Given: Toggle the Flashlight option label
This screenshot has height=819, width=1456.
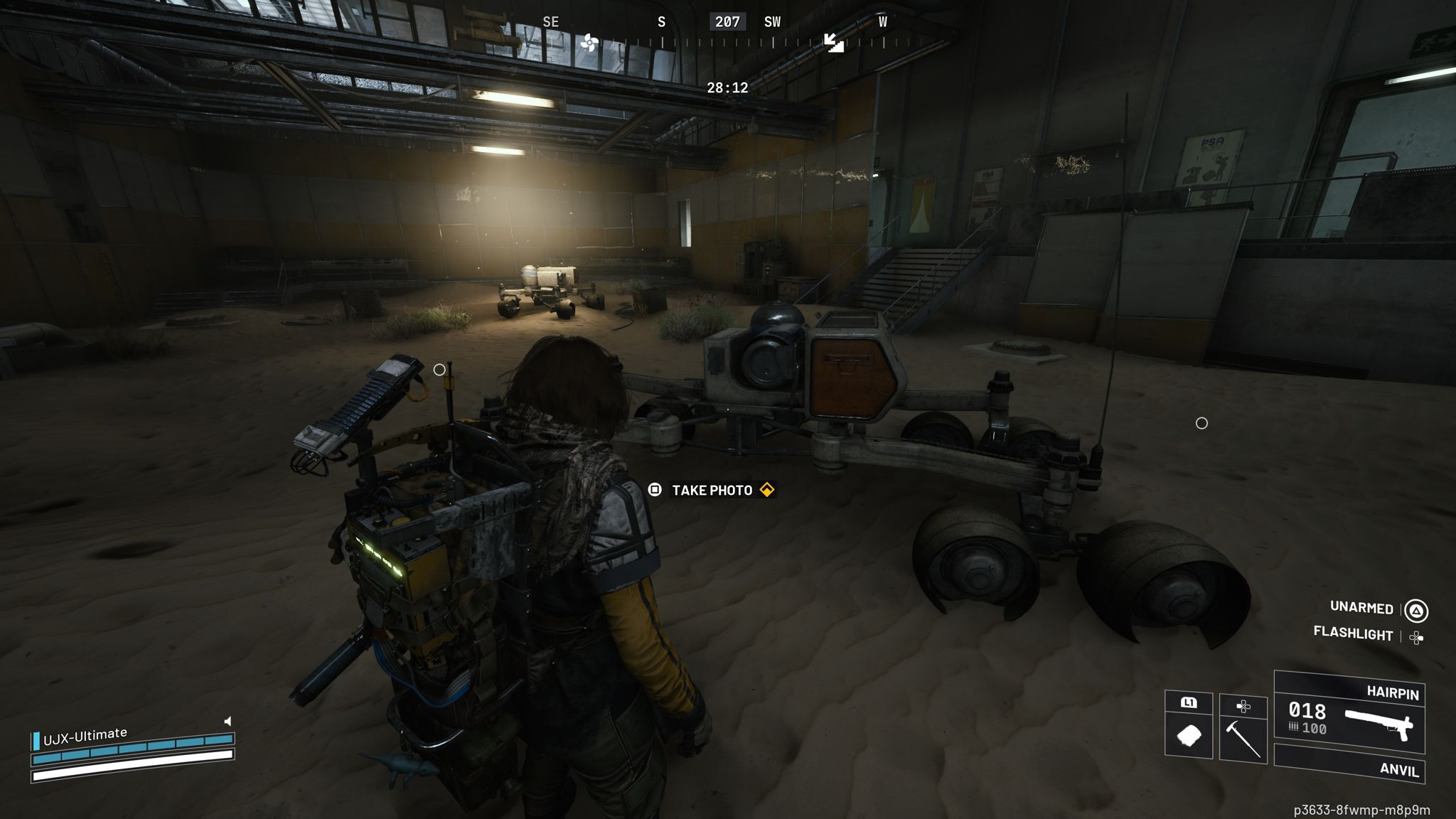Looking at the screenshot, I should click(1353, 633).
